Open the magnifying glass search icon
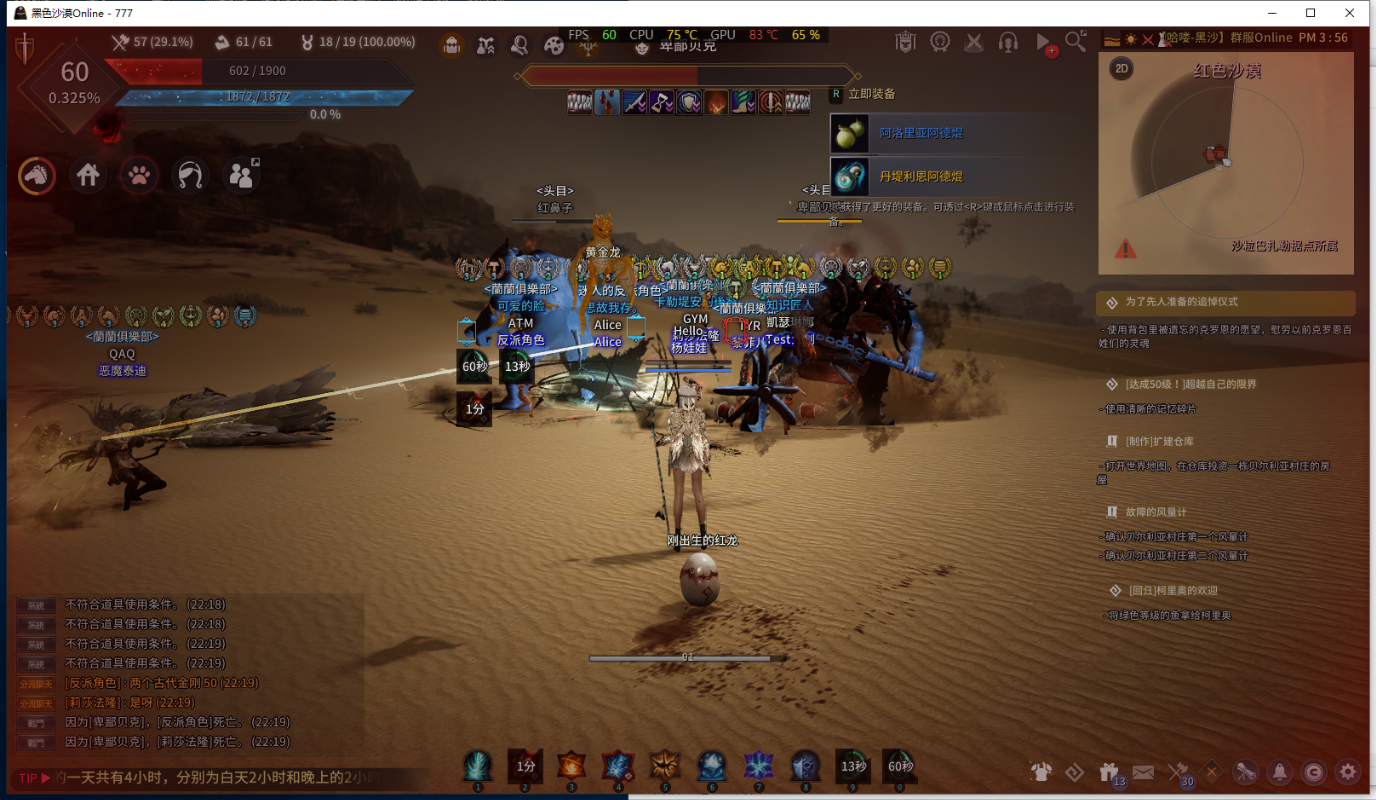 [x=1075, y=41]
